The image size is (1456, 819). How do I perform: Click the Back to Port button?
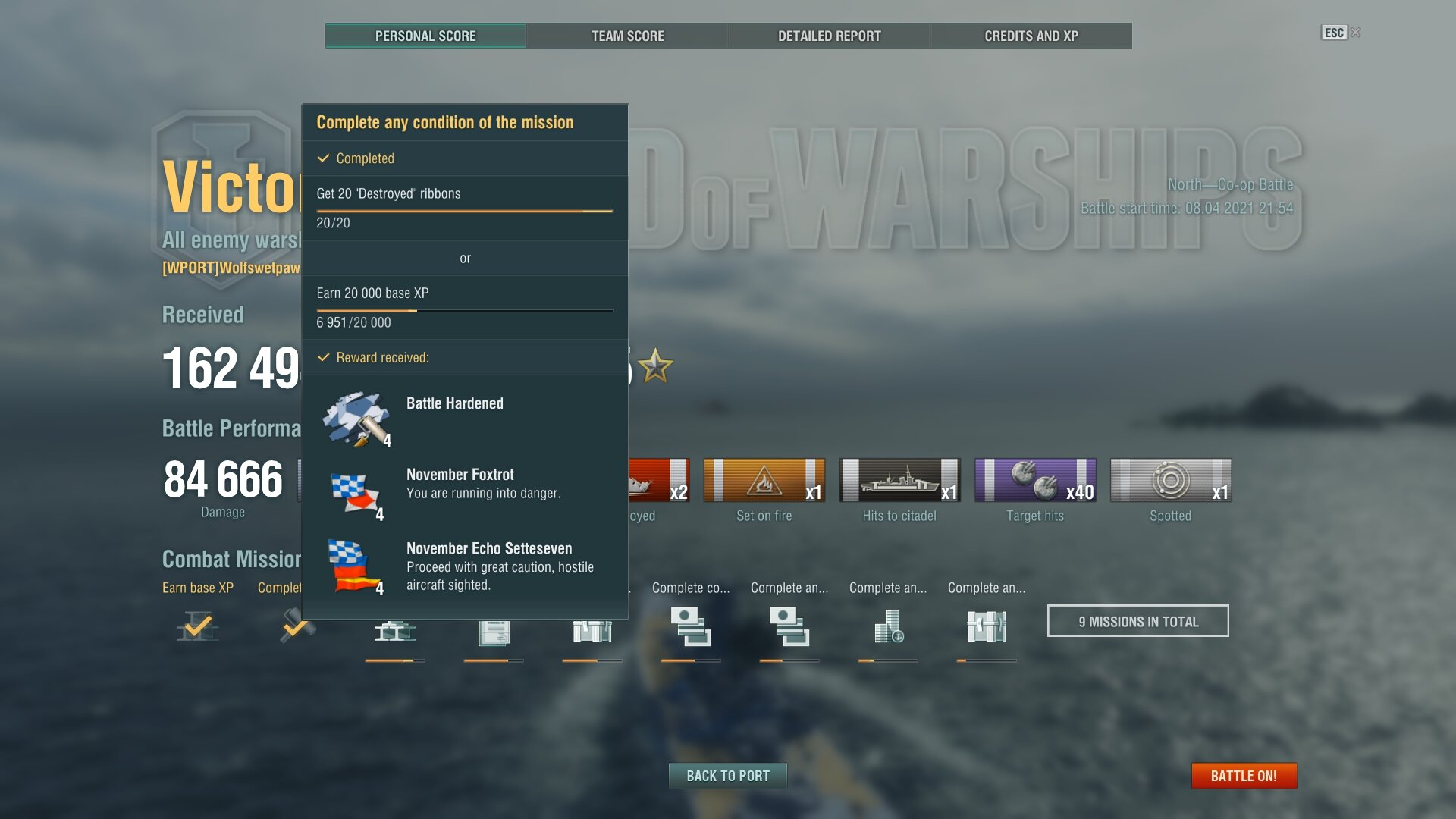coord(727,776)
